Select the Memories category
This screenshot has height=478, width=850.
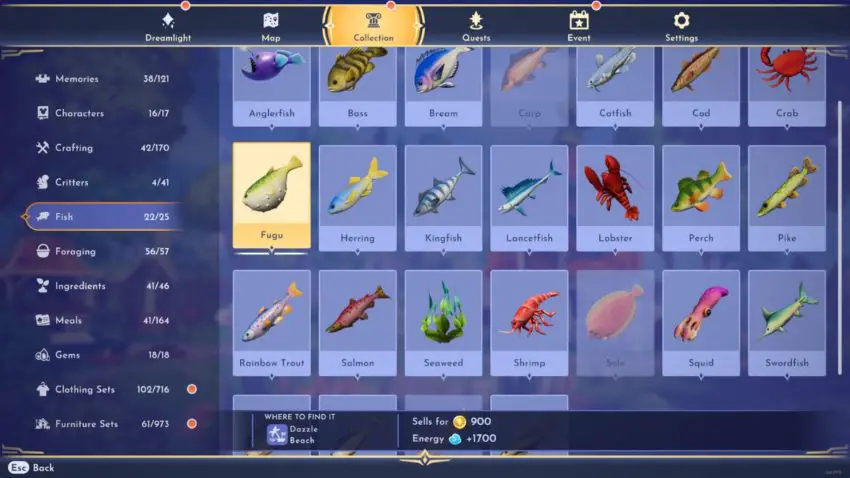click(102, 79)
